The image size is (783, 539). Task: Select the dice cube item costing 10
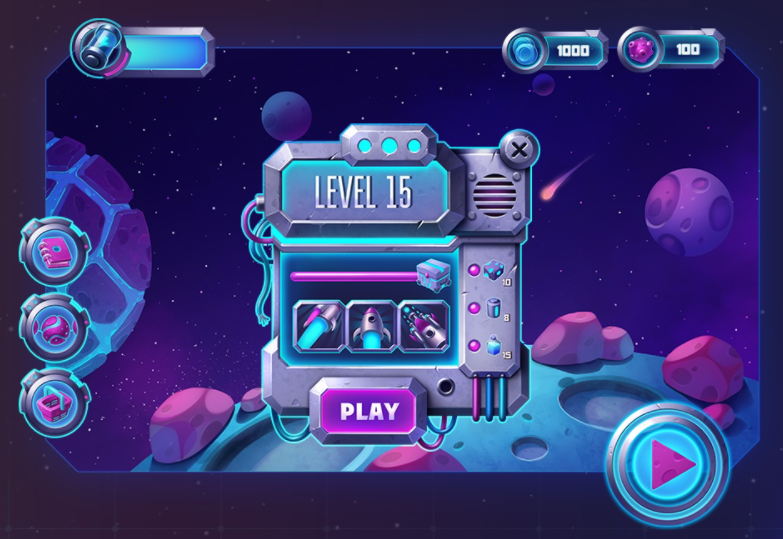click(495, 271)
